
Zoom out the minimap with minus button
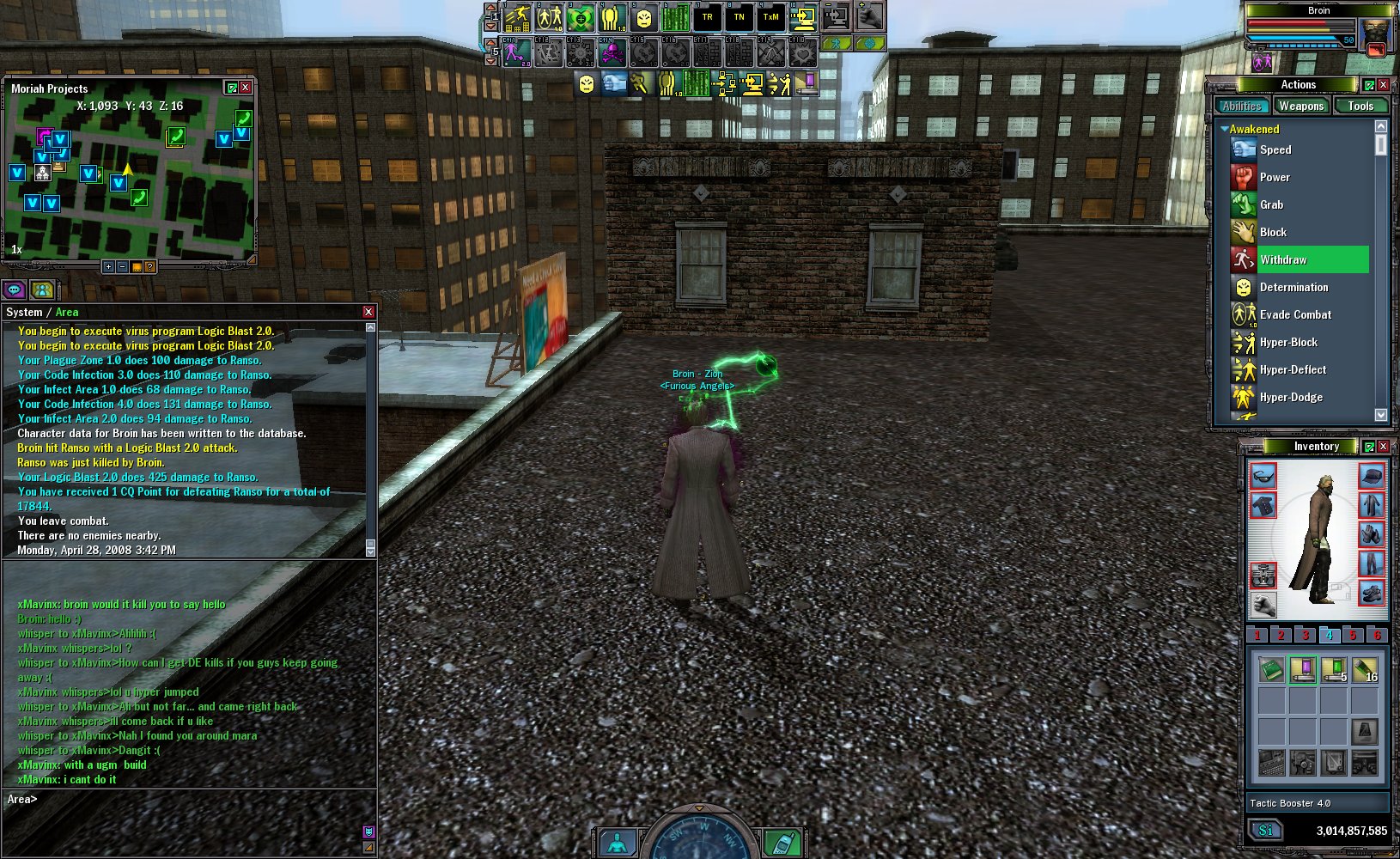tap(122, 267)
